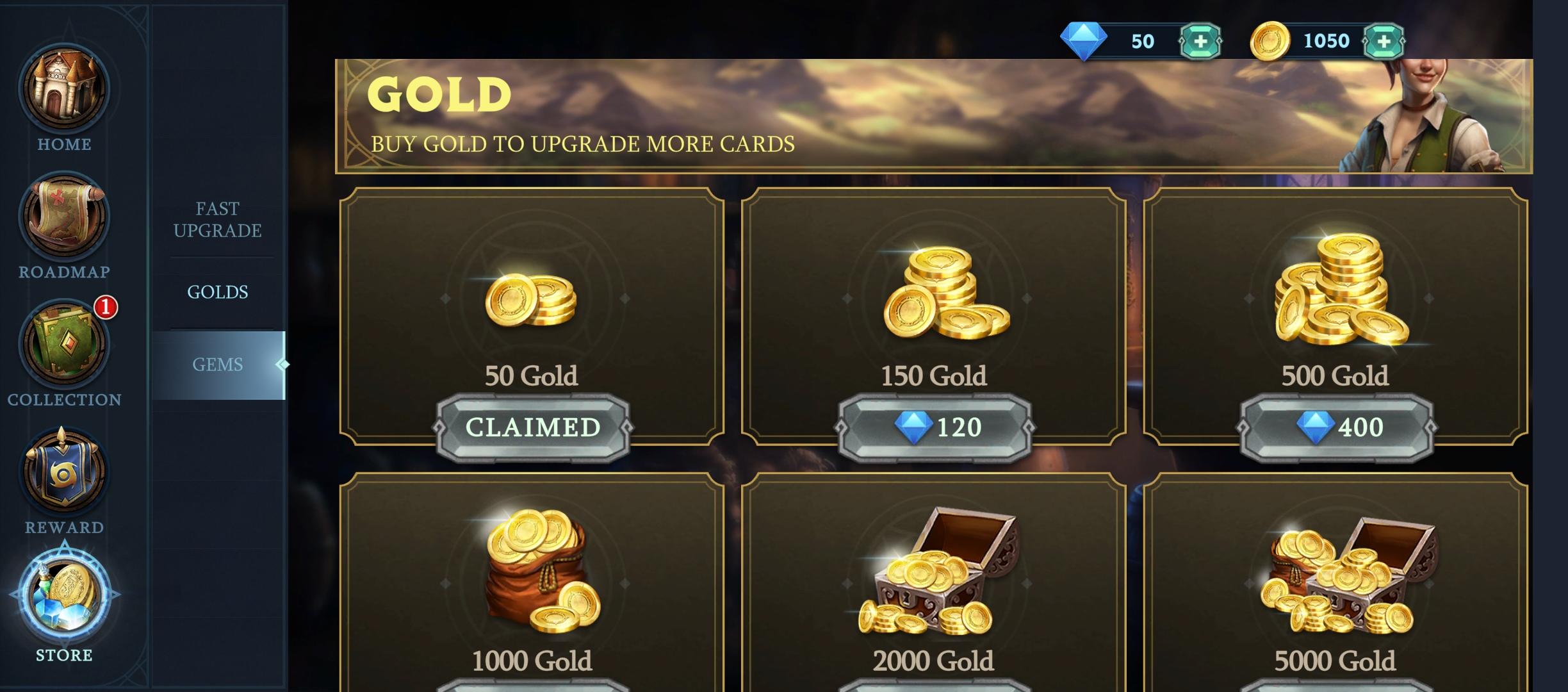This screenshot has width=1568, height=692.
Task: Switch to the Golds tab
Action: 218,292
